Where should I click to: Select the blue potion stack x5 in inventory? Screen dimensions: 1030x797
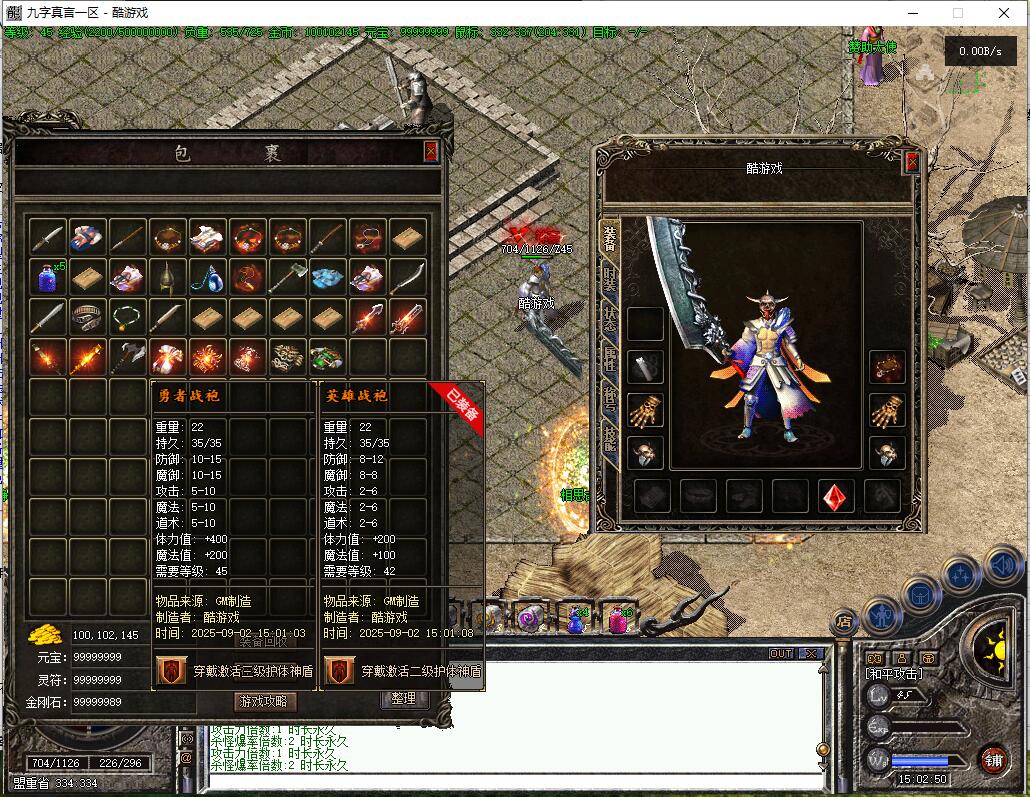pyautogui.click(x=47, y=277)
